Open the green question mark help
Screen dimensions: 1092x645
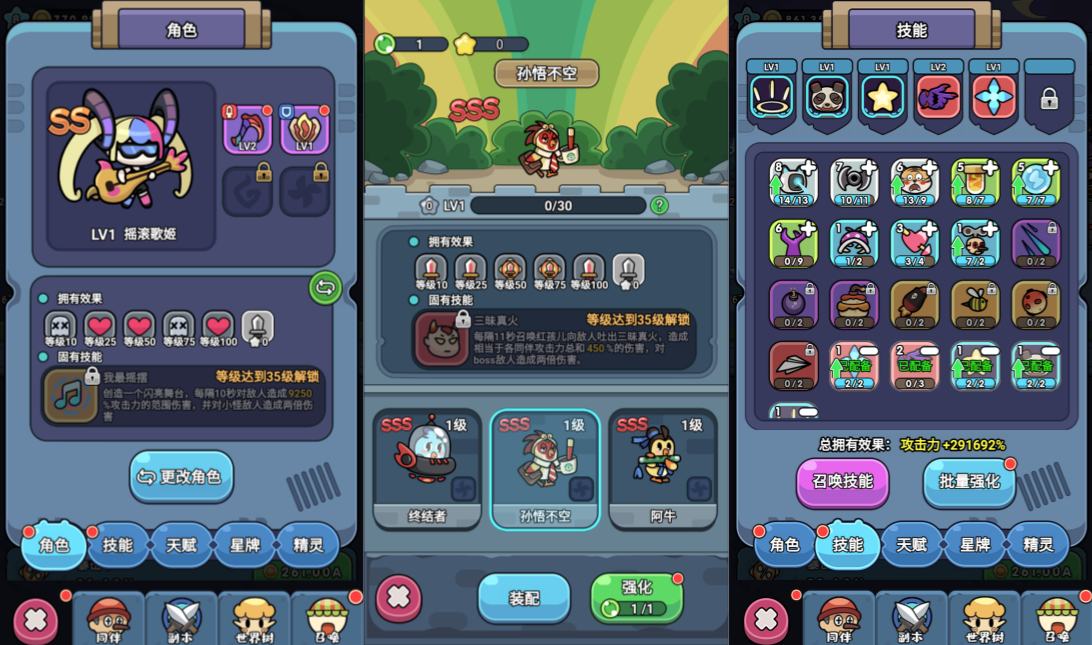point(659,205)
